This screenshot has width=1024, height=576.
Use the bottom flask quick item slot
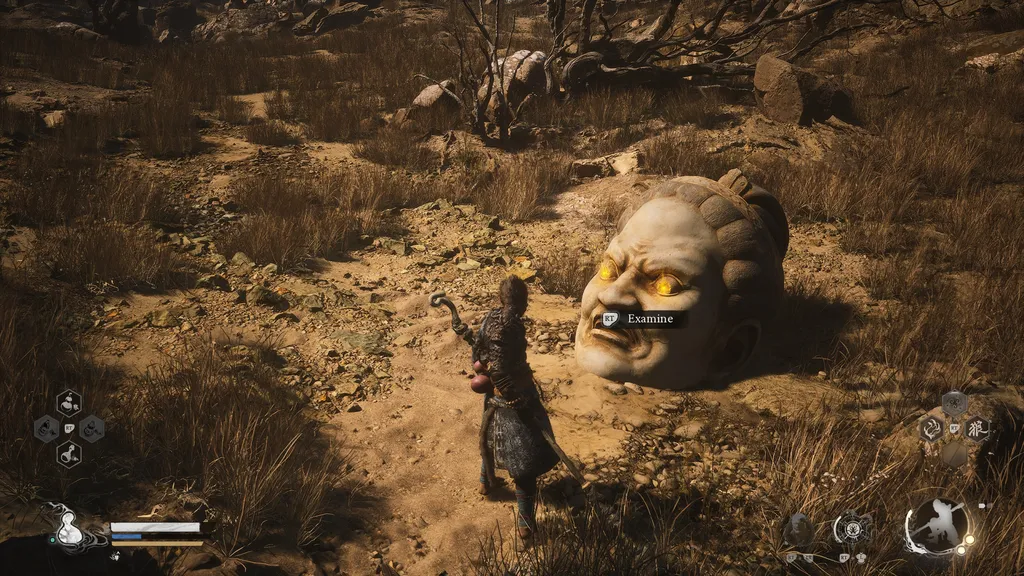[x=69, y=455]
